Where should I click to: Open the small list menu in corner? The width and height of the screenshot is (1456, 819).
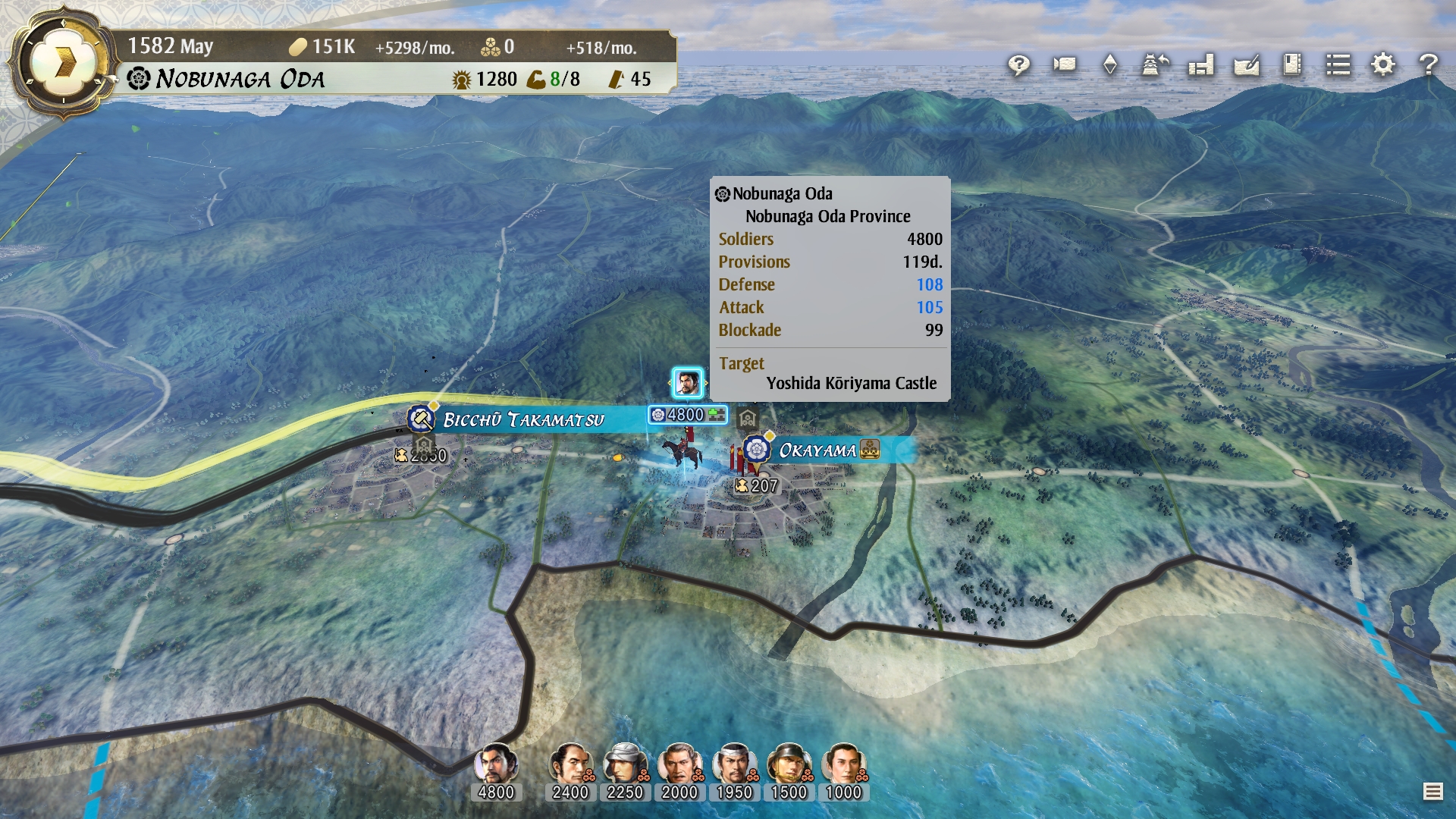pyautogui.click(x=1432, y=792)
